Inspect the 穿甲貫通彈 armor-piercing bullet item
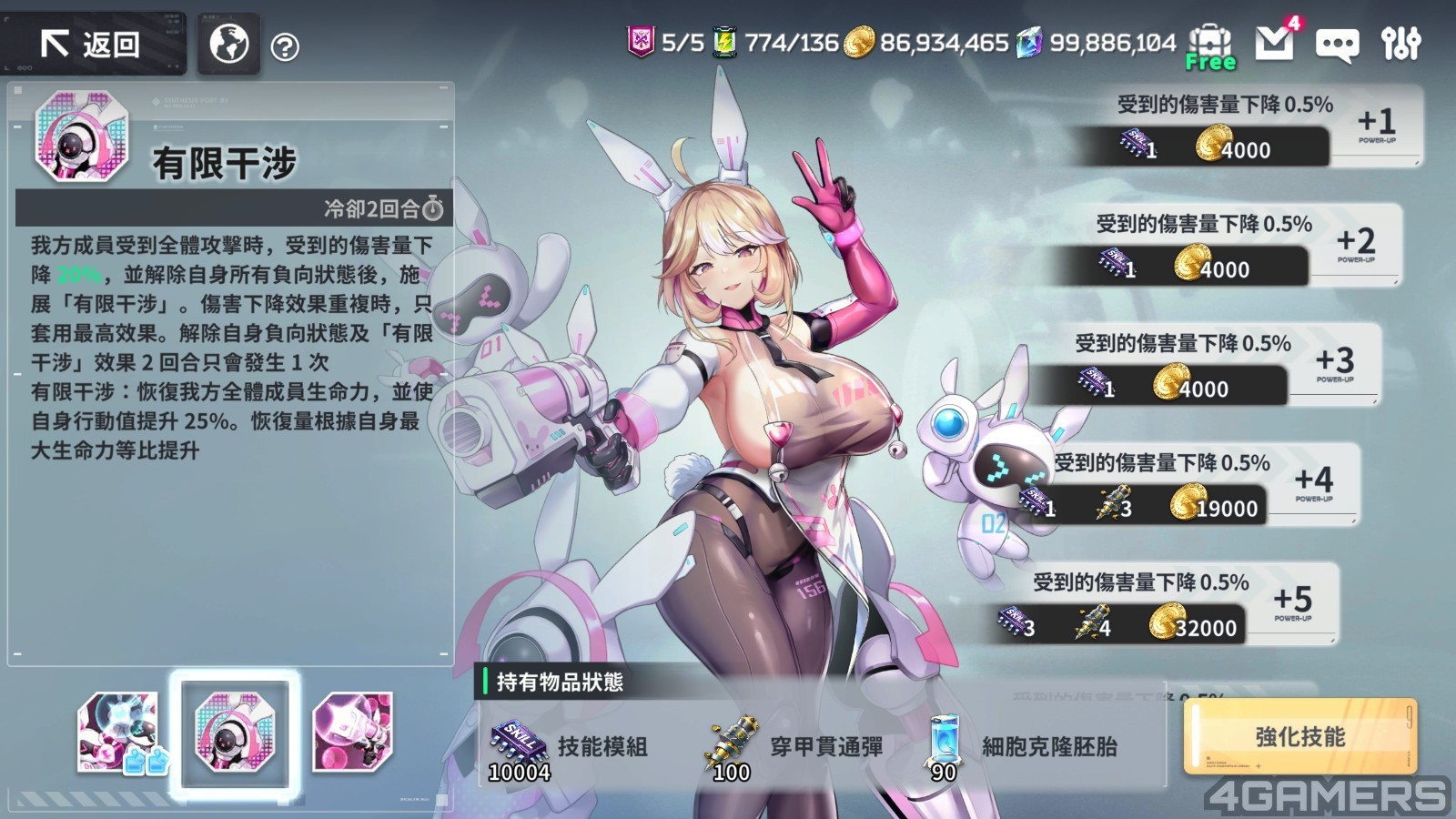Screen dimensions: 1456x819 click(792, 748)
